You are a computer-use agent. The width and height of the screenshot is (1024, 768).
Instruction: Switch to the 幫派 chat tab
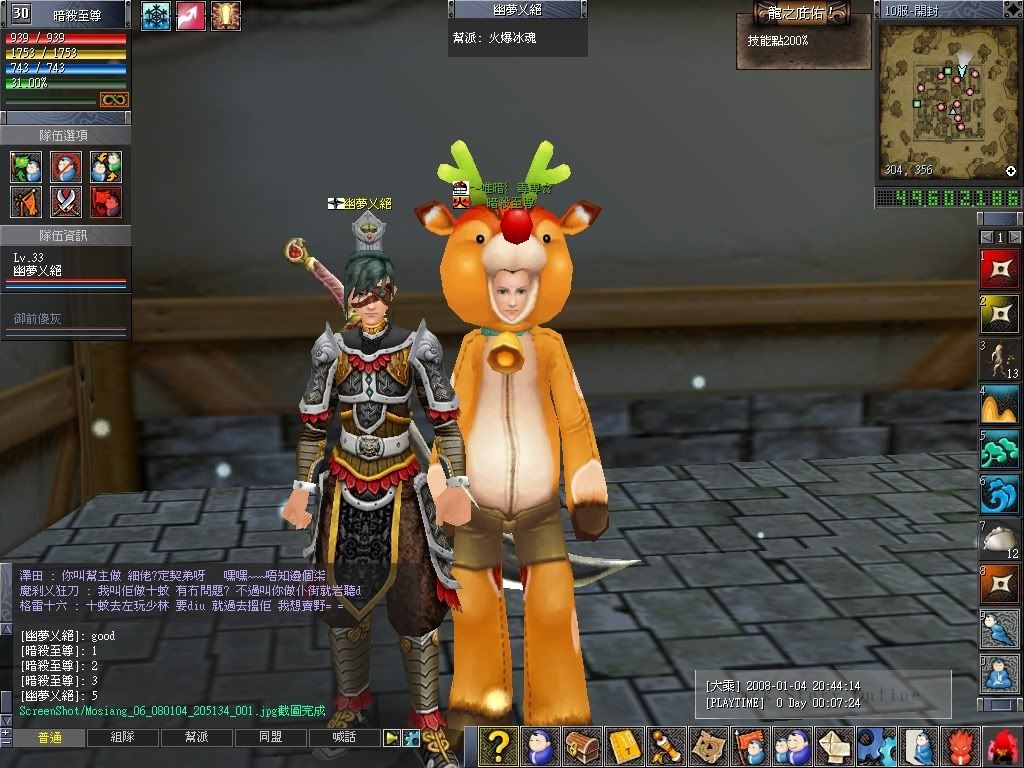(196, 738)
